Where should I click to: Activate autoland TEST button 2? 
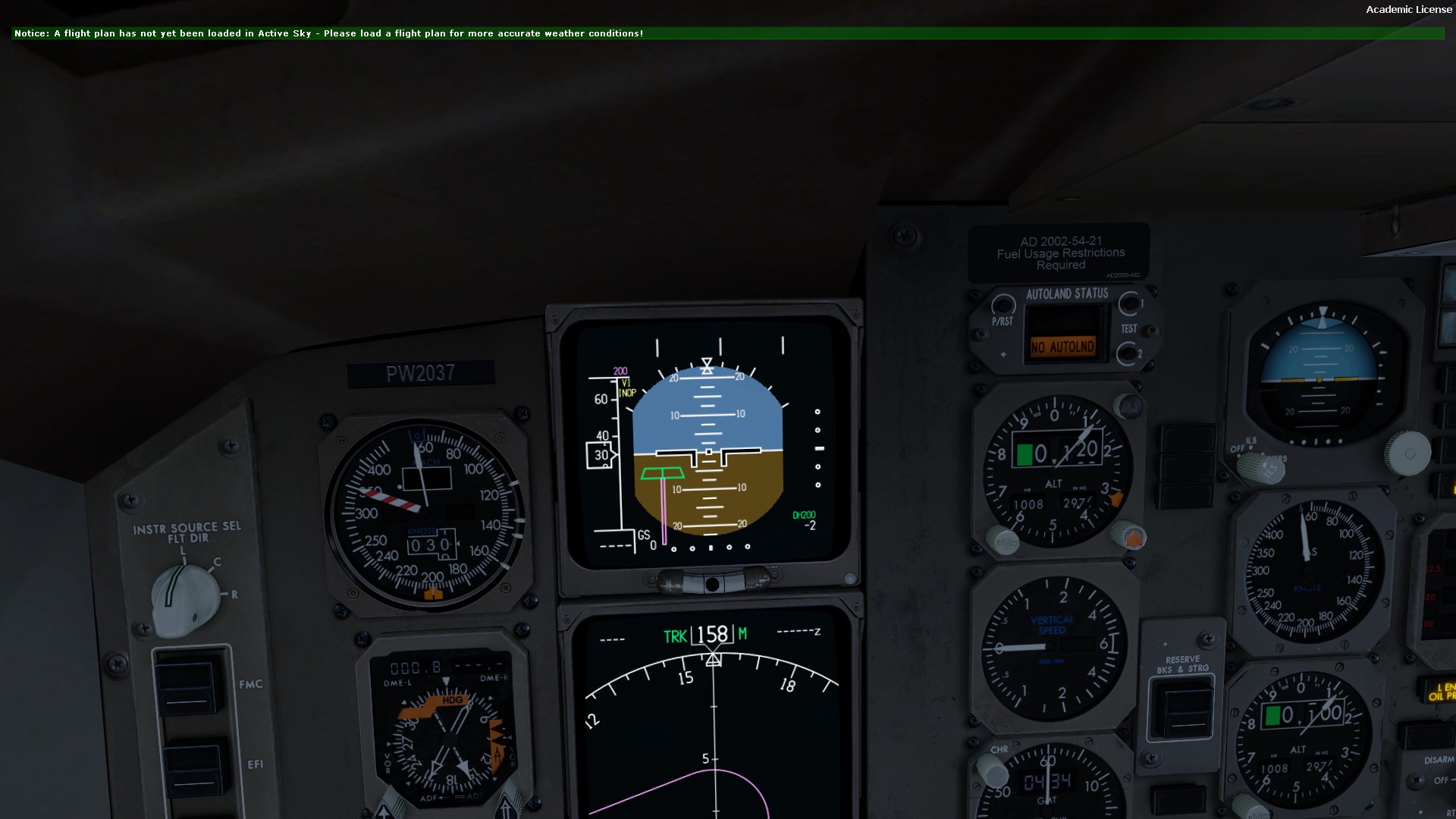1128,353
